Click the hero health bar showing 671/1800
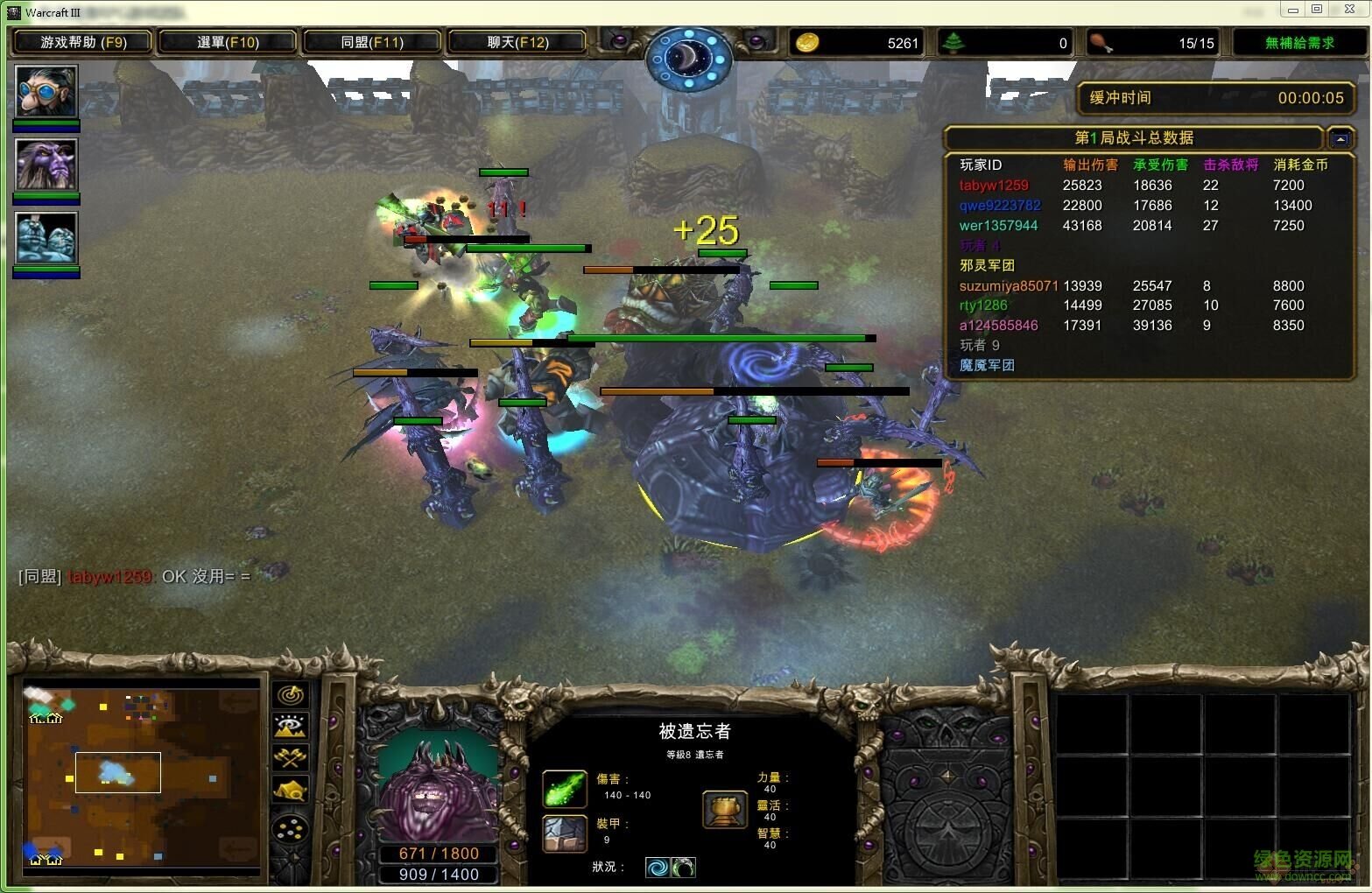This screenshot has width=1372, height=893. pyautogui.click(x=439, y=853)
